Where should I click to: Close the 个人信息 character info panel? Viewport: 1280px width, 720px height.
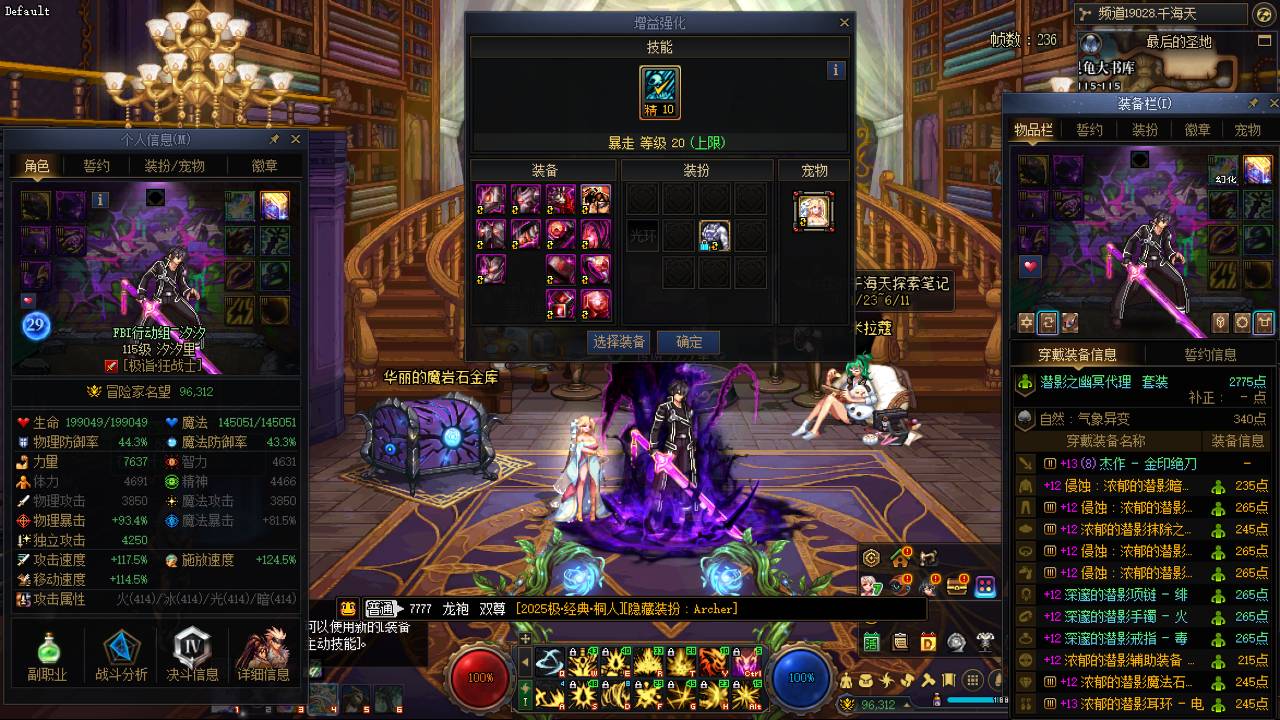(295, 139)
